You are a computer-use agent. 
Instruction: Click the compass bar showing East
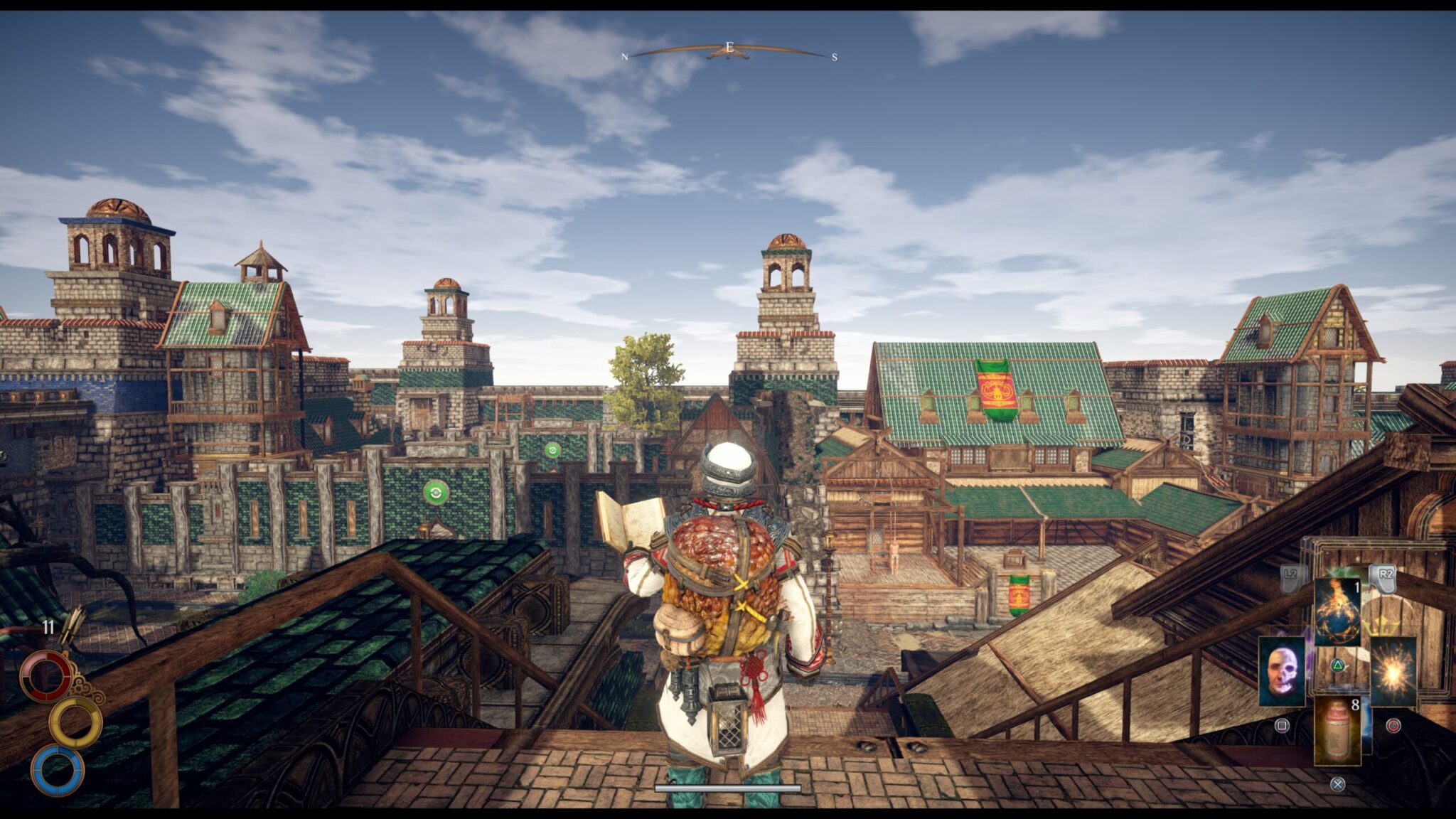click(x=729, y=50)
